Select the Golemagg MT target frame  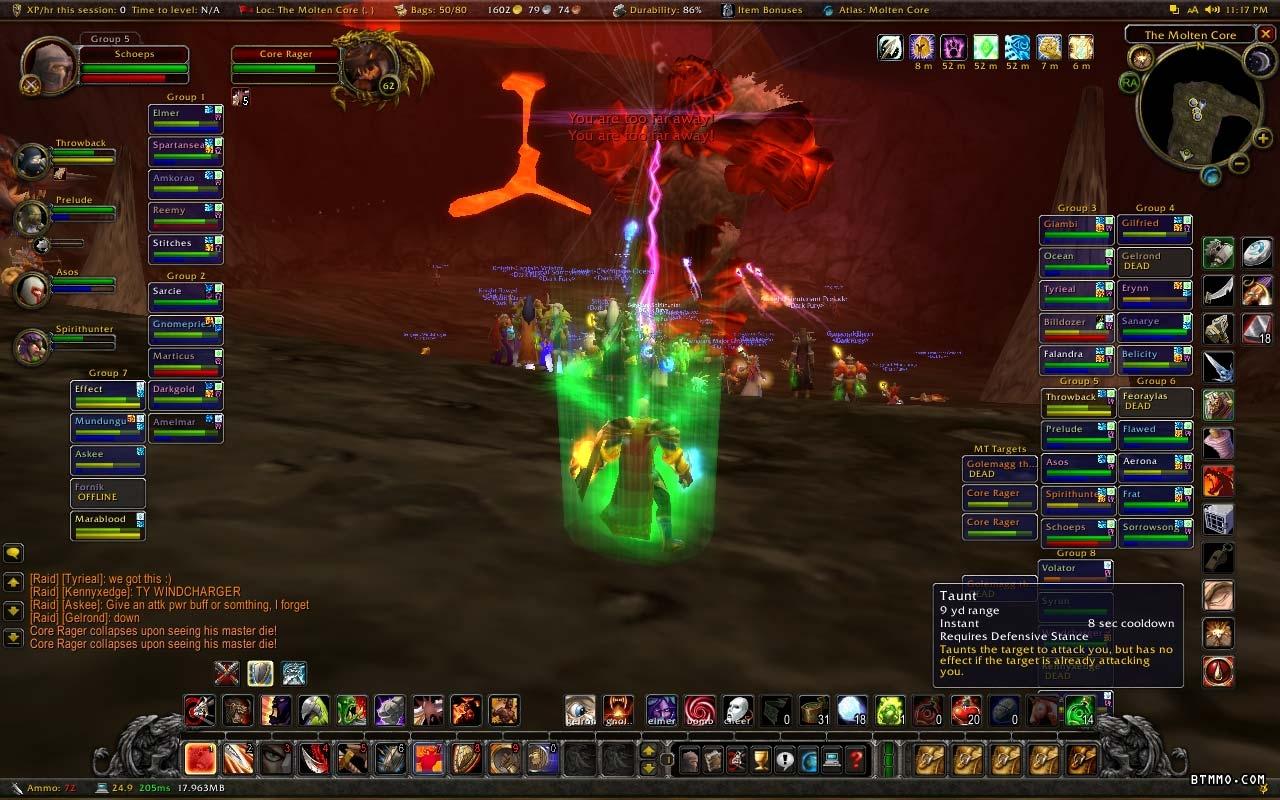click(x=999, y=468)
